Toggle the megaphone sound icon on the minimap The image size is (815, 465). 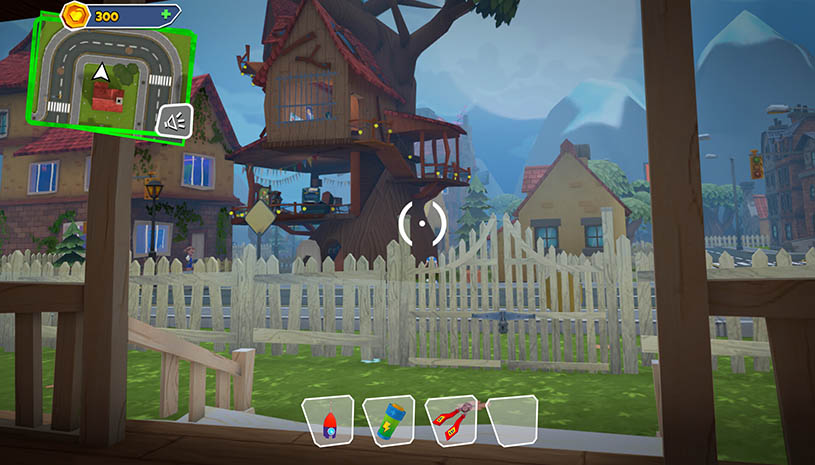[173, 122]
